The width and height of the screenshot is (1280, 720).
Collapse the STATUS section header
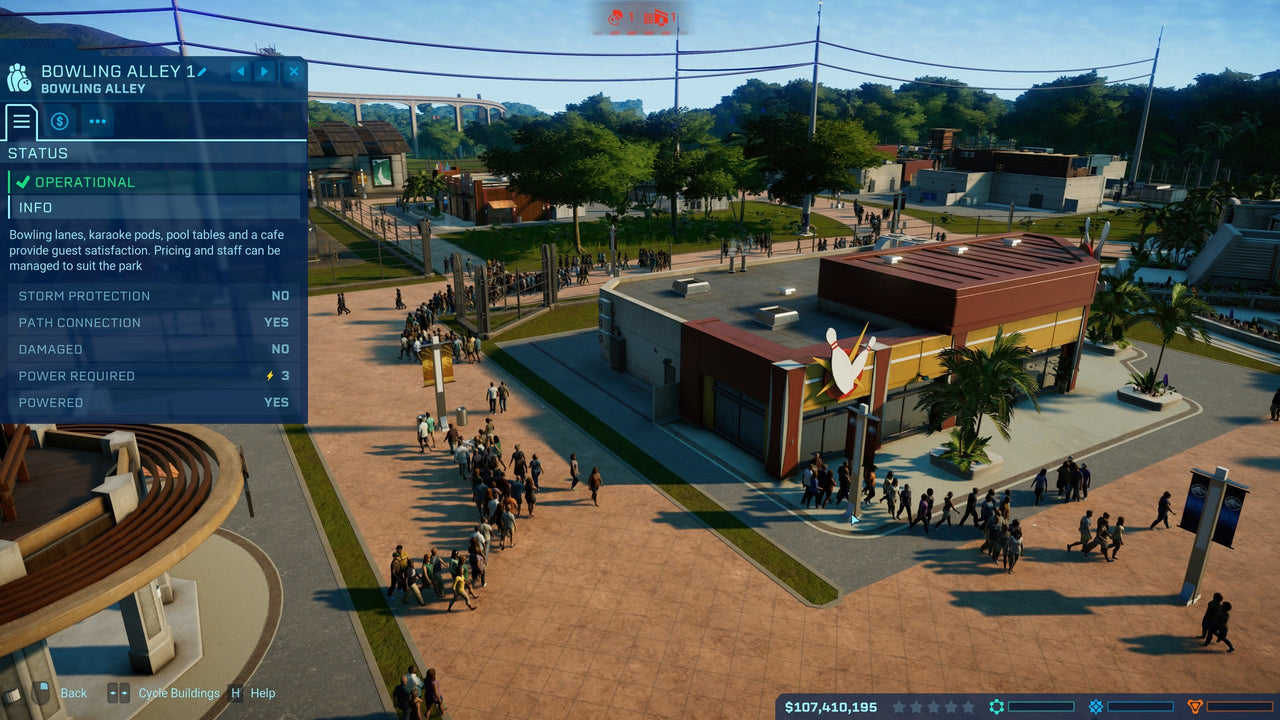[152, 153]
